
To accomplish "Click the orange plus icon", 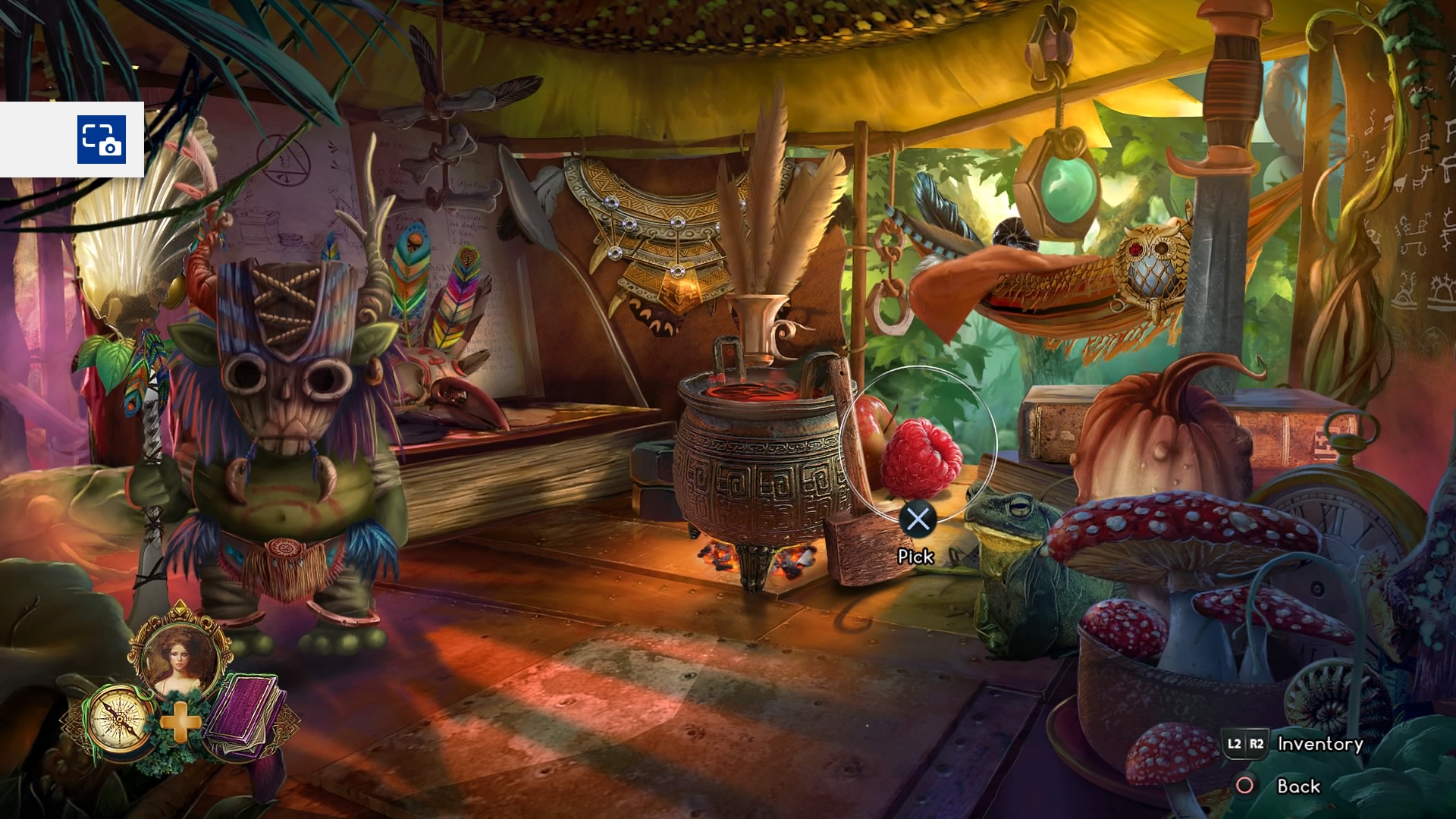I will [180, 722].
